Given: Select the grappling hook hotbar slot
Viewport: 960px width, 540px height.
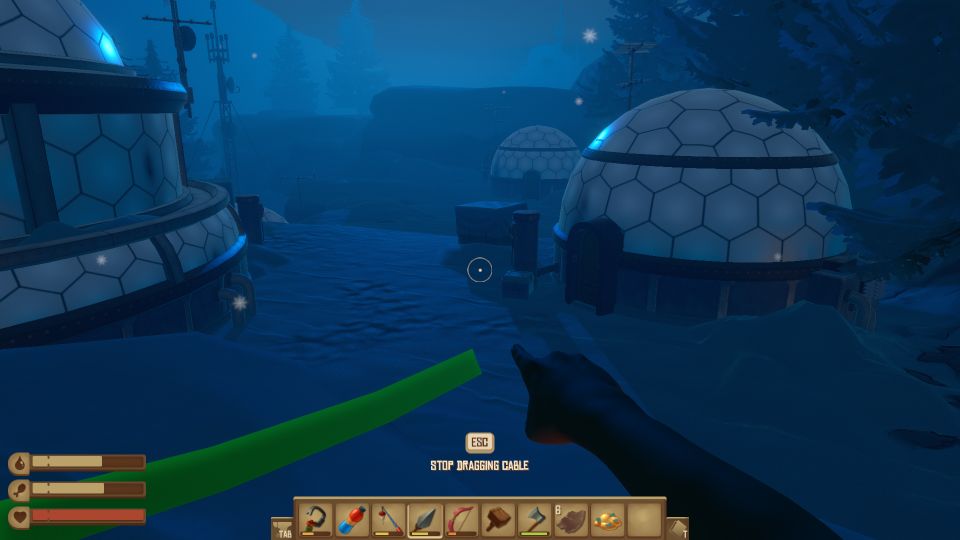Looking at the screenshot, I should coord(317,520).
